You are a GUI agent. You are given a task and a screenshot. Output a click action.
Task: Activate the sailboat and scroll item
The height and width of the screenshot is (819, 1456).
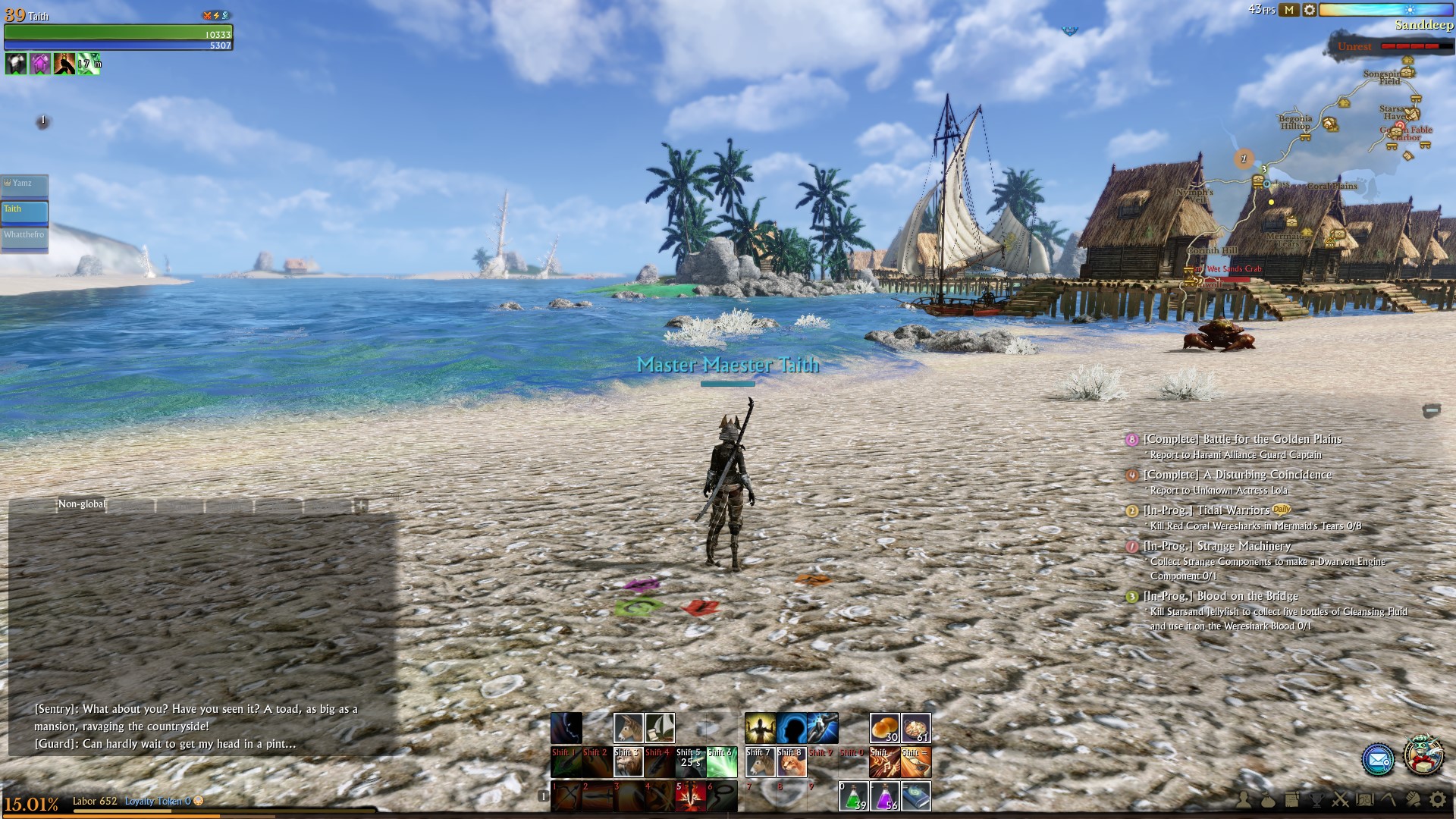[660, 728]
